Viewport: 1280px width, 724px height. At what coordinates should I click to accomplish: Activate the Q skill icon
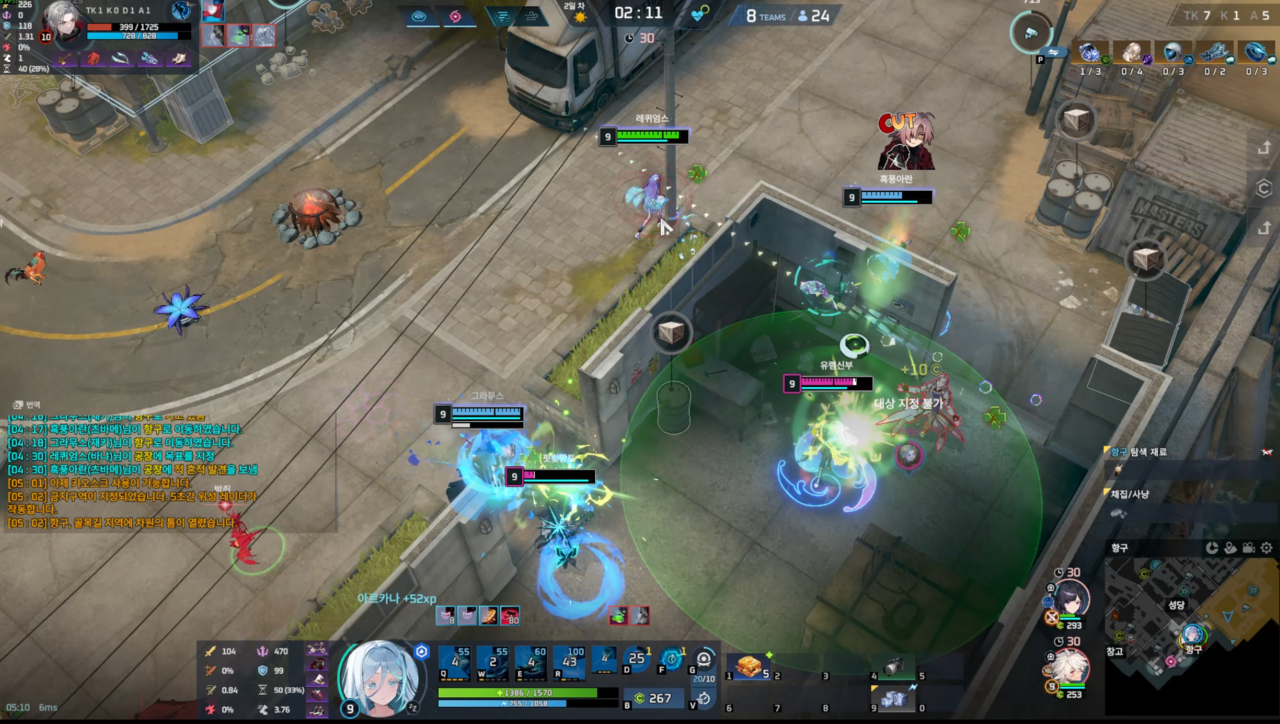[x=455, y=663]
